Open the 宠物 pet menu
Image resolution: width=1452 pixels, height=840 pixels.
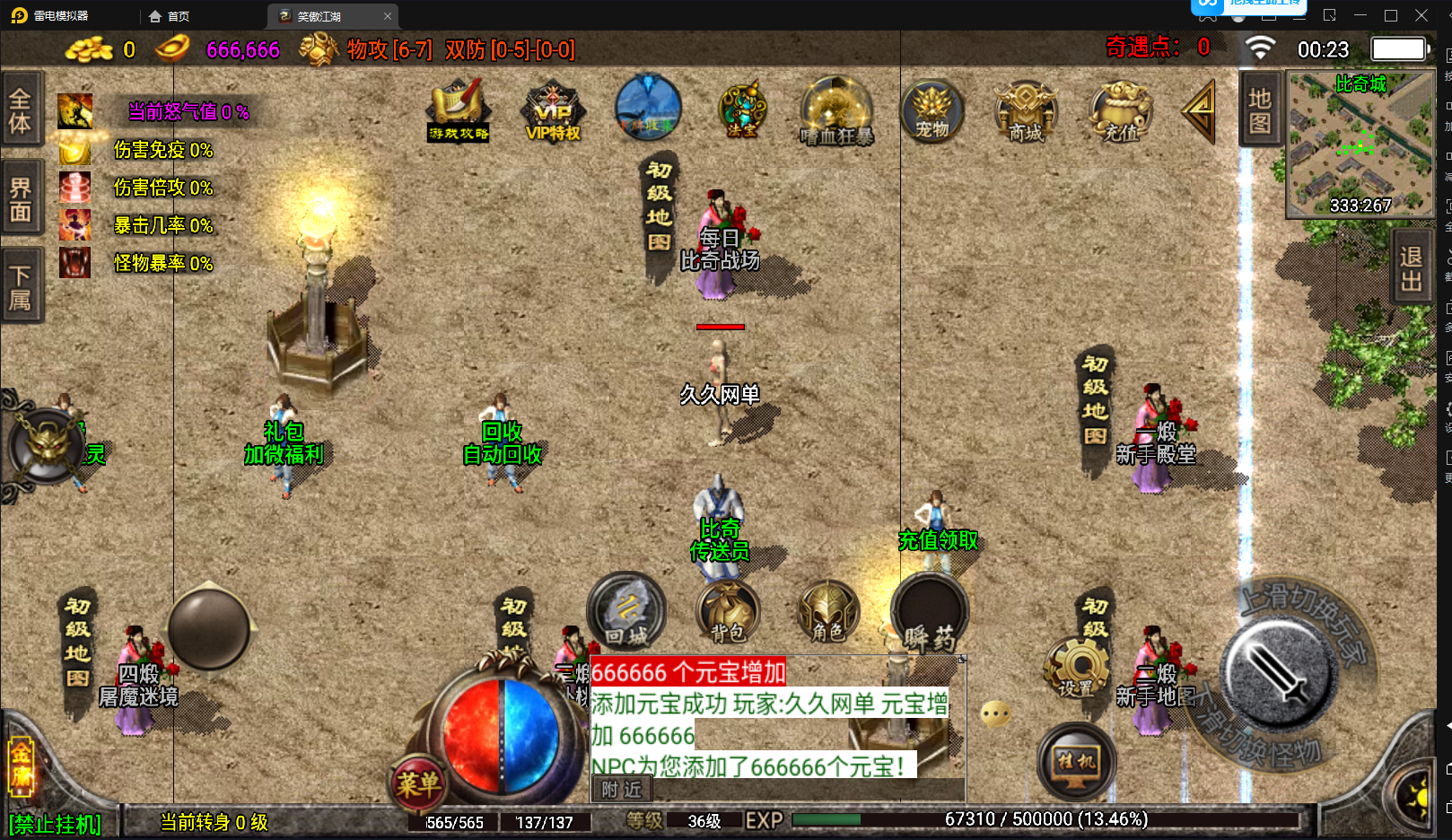[x=932, y=111]
